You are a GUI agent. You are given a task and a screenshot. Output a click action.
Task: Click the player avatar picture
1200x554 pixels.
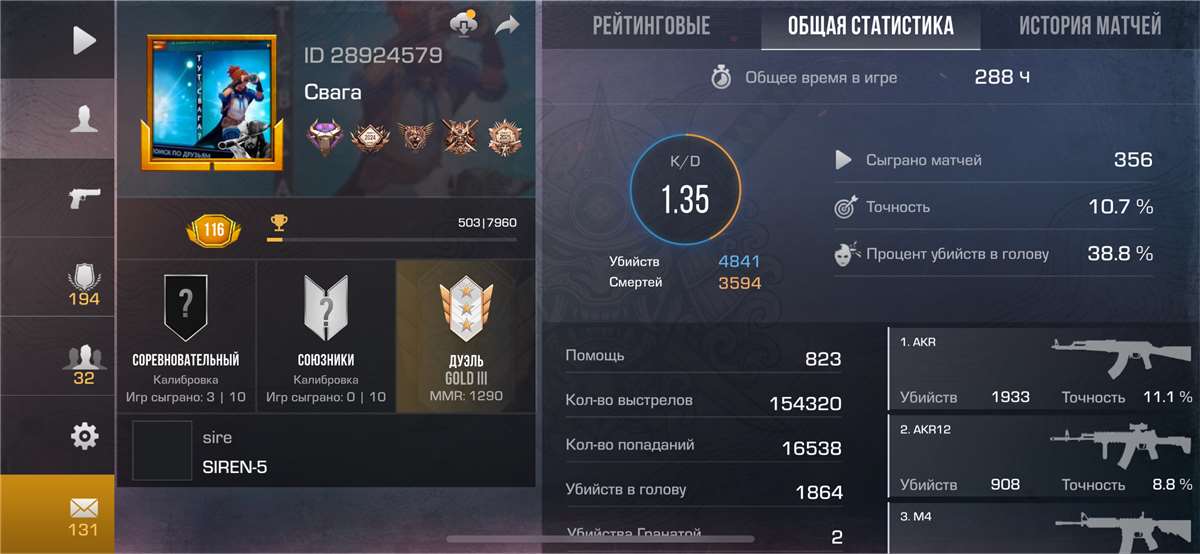pyautogui.click(x=211, y=100)
